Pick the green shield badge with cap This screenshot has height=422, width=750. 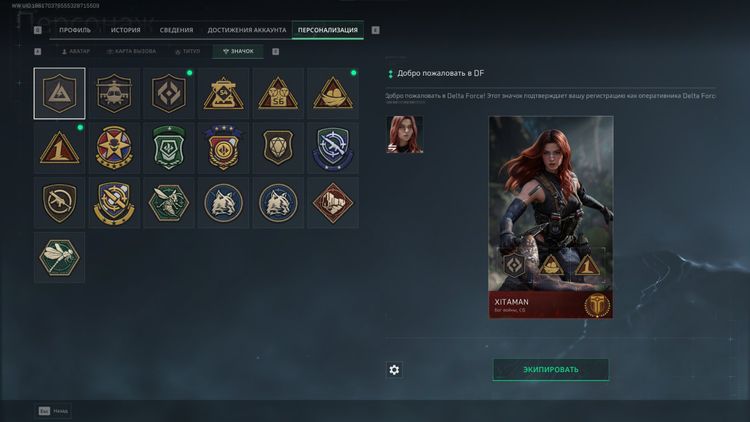point(169,149)
